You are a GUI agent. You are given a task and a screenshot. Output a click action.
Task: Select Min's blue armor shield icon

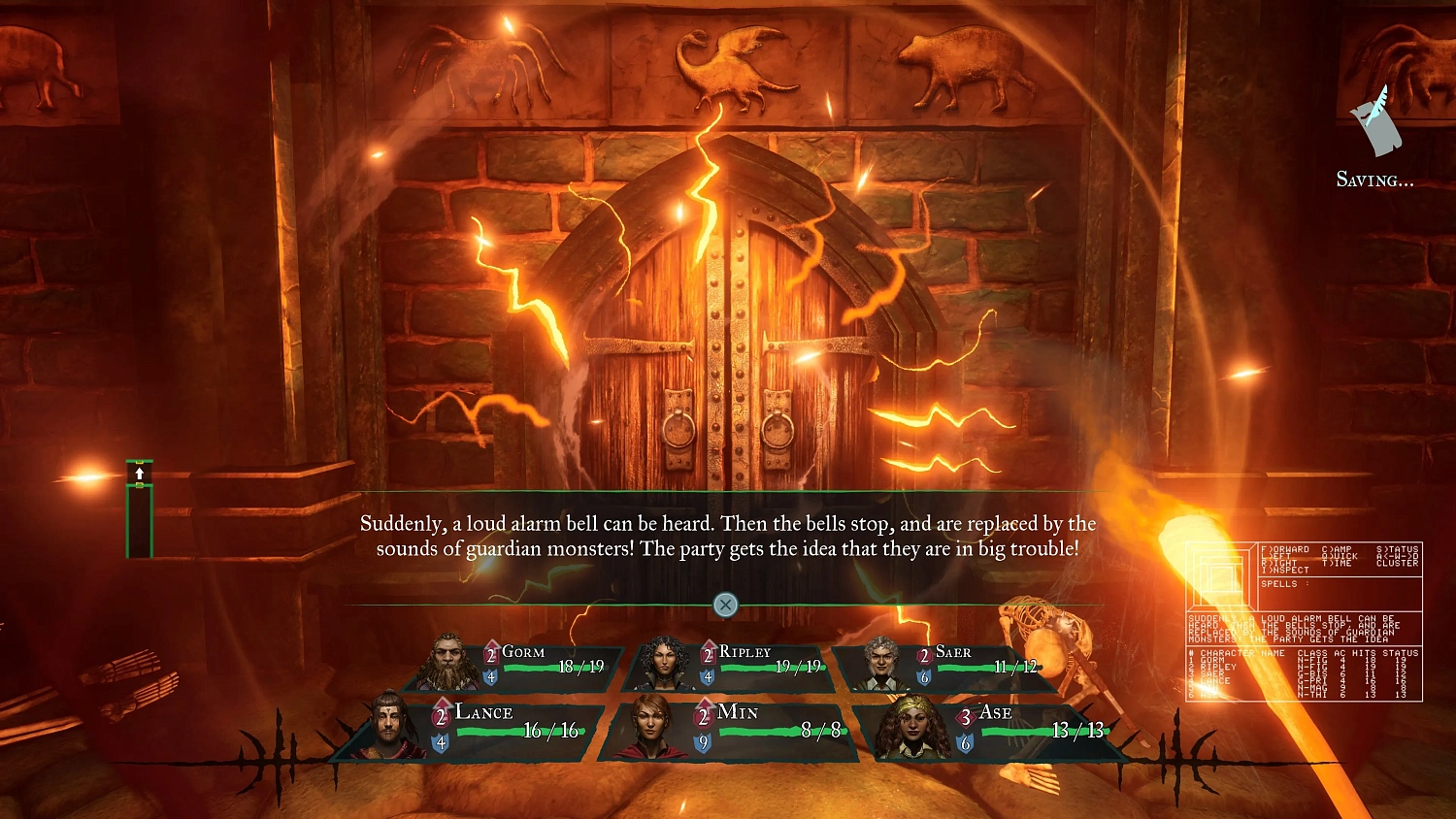click(702, 741)
